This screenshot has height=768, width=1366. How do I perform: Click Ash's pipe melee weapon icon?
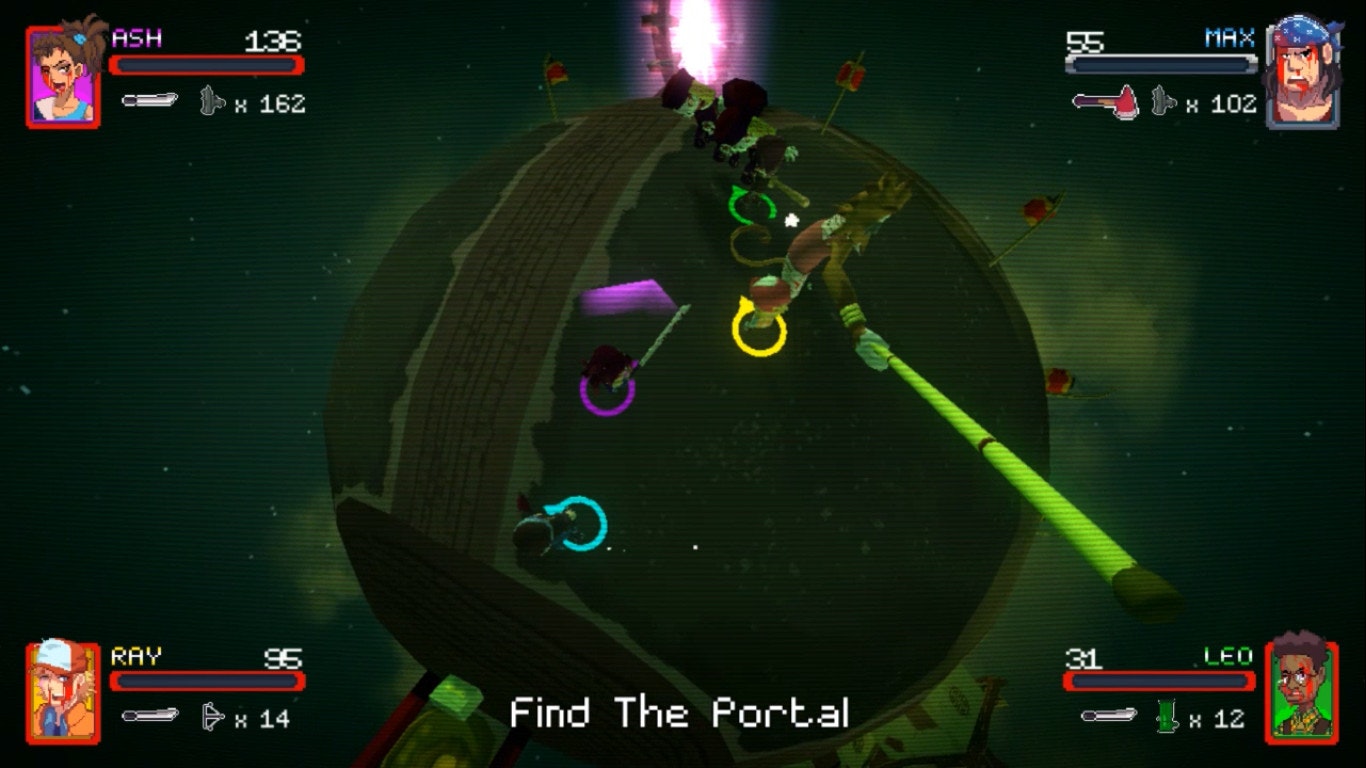point(149,100)
